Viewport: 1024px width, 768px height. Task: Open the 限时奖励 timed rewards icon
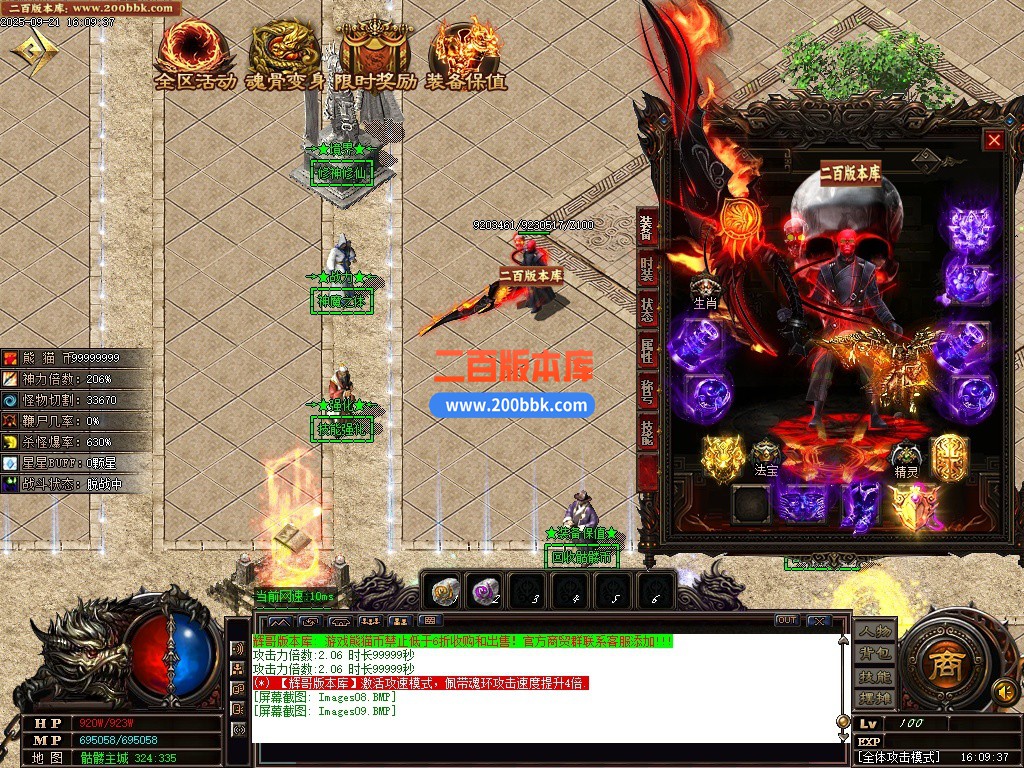tap(375, 55)
